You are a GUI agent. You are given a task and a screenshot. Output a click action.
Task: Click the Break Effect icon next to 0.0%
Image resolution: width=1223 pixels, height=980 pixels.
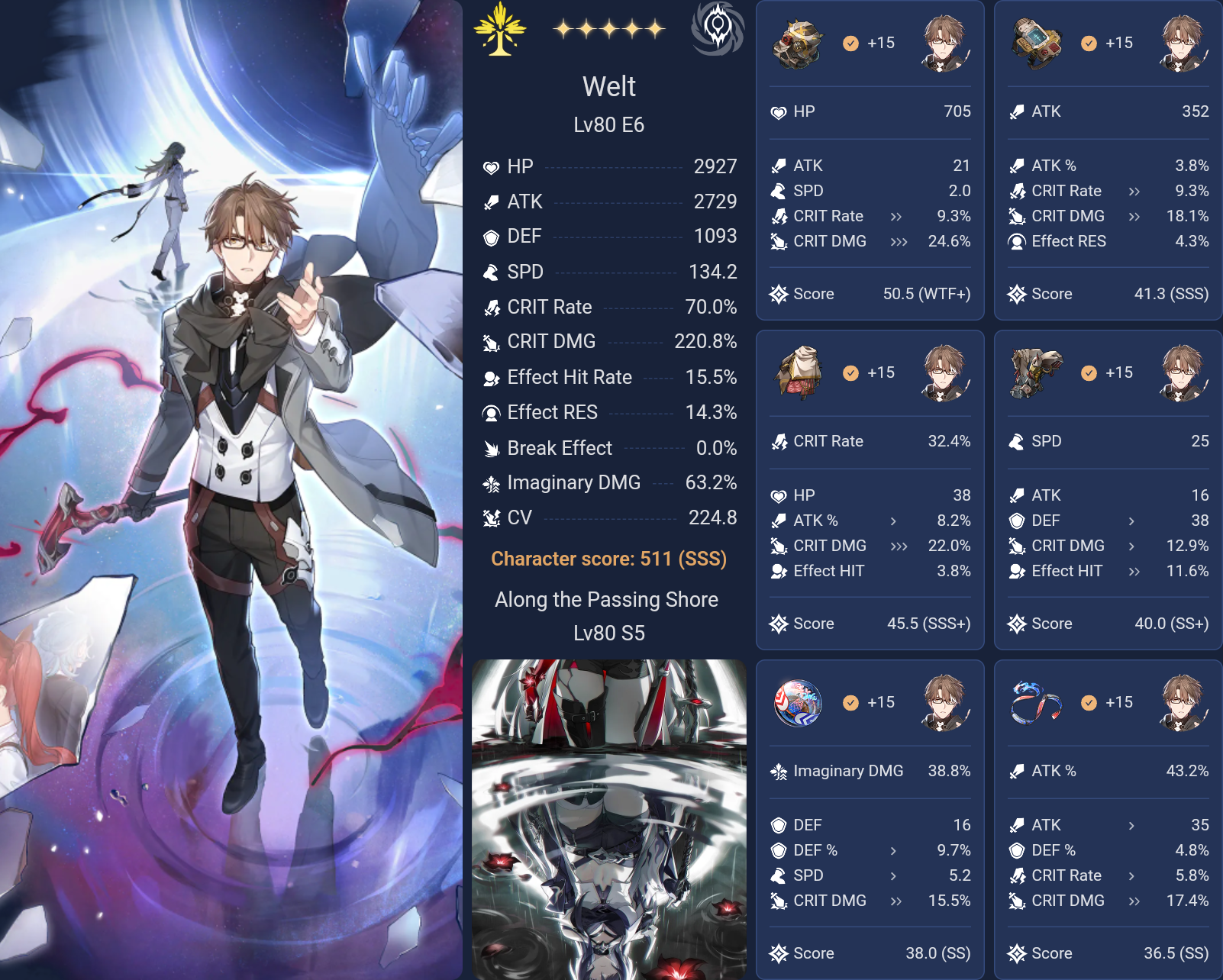[x=492, y=448]
